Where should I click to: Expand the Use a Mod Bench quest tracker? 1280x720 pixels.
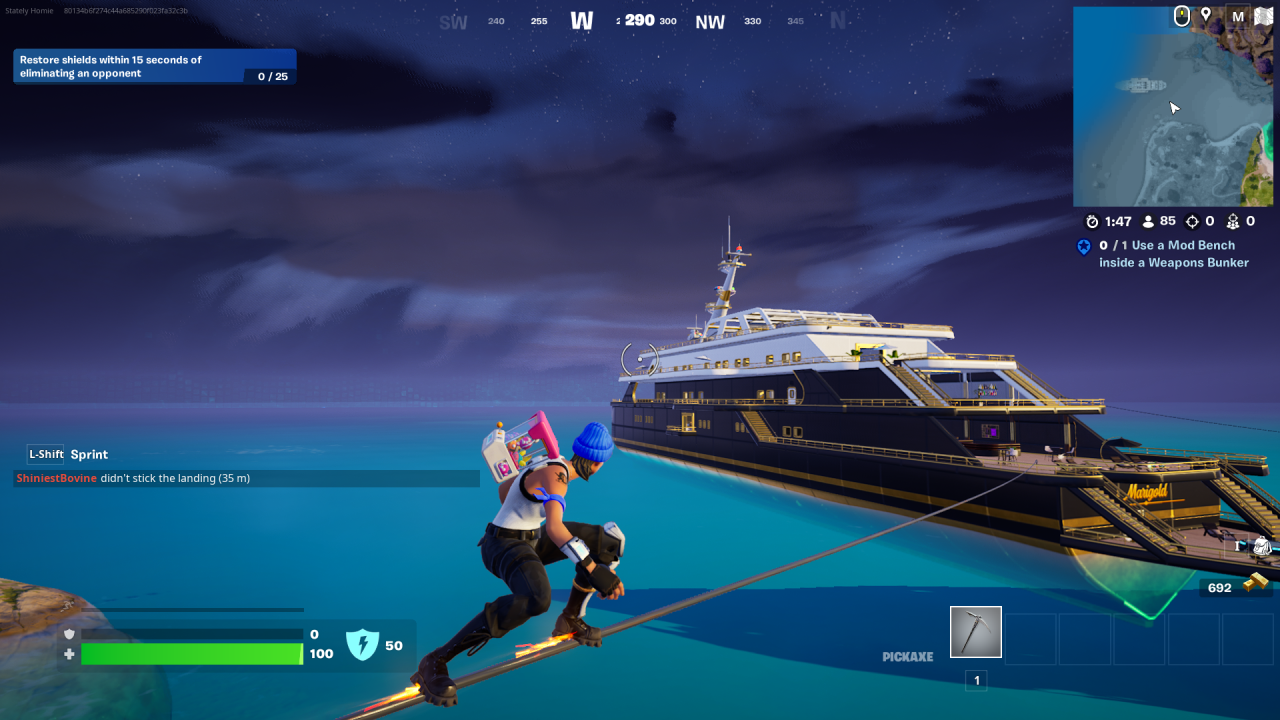point(1170,253)
